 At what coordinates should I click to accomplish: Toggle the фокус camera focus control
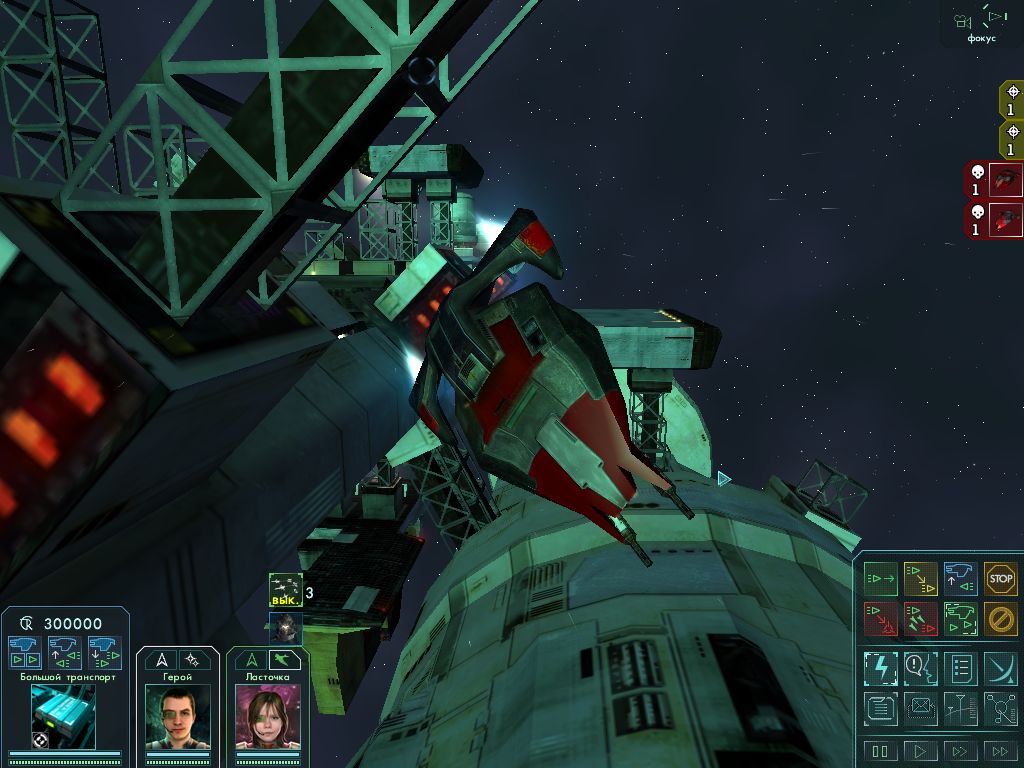[x=980, y=23]
